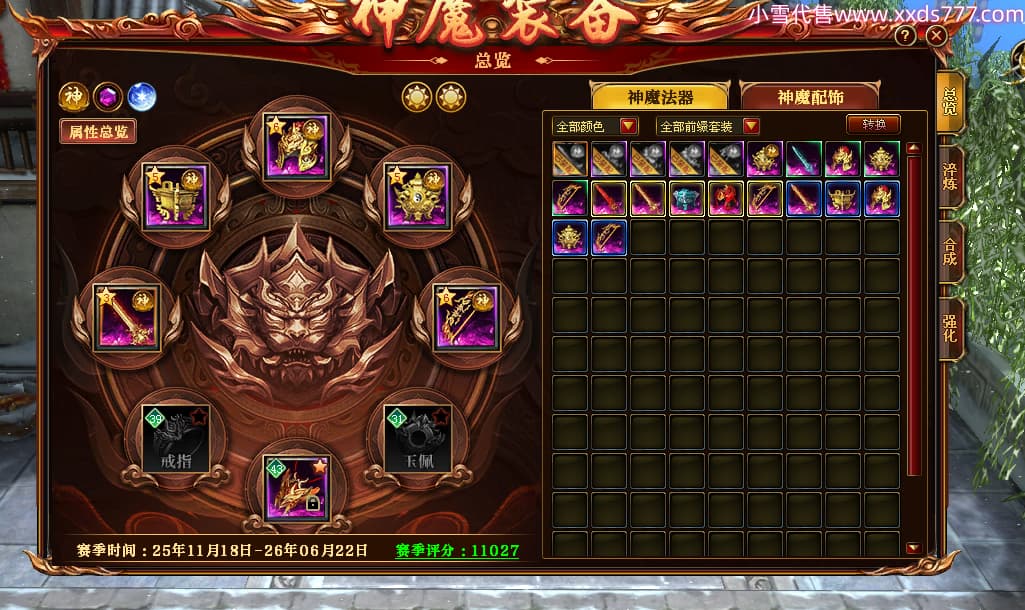Select the equipped golden cauldron slot
Viewport: 1025px width, 610px height.
point(175,196)
